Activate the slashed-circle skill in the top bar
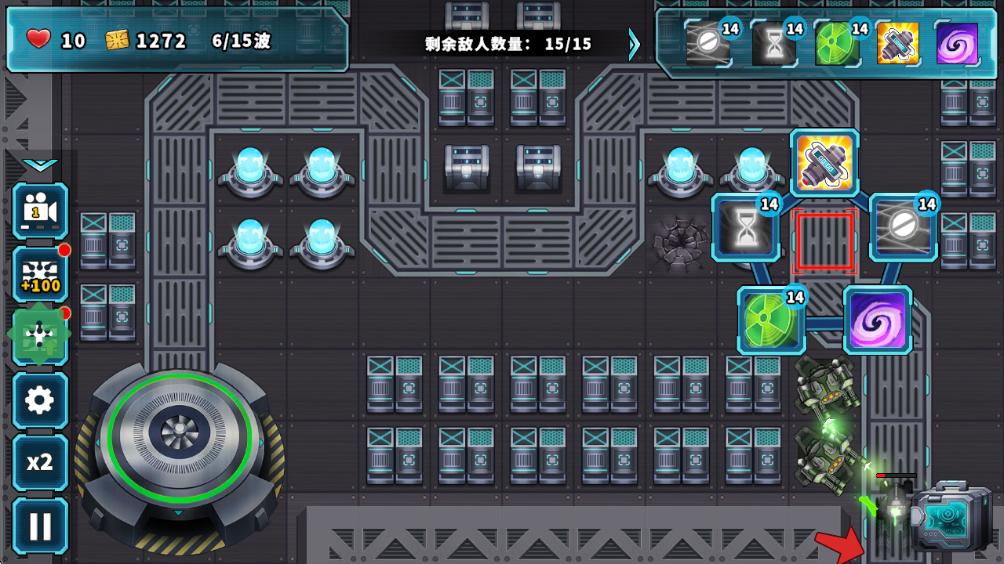The height and width of the screenshot is (564, 1004). click(708, 44)
